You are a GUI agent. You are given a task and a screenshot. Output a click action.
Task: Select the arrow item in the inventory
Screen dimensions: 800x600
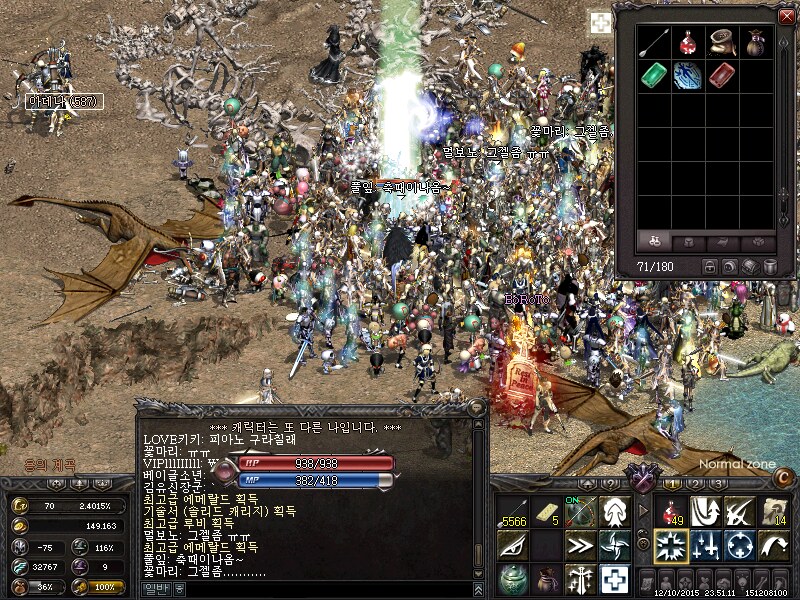pyautogui.click(x=654, y=42)
